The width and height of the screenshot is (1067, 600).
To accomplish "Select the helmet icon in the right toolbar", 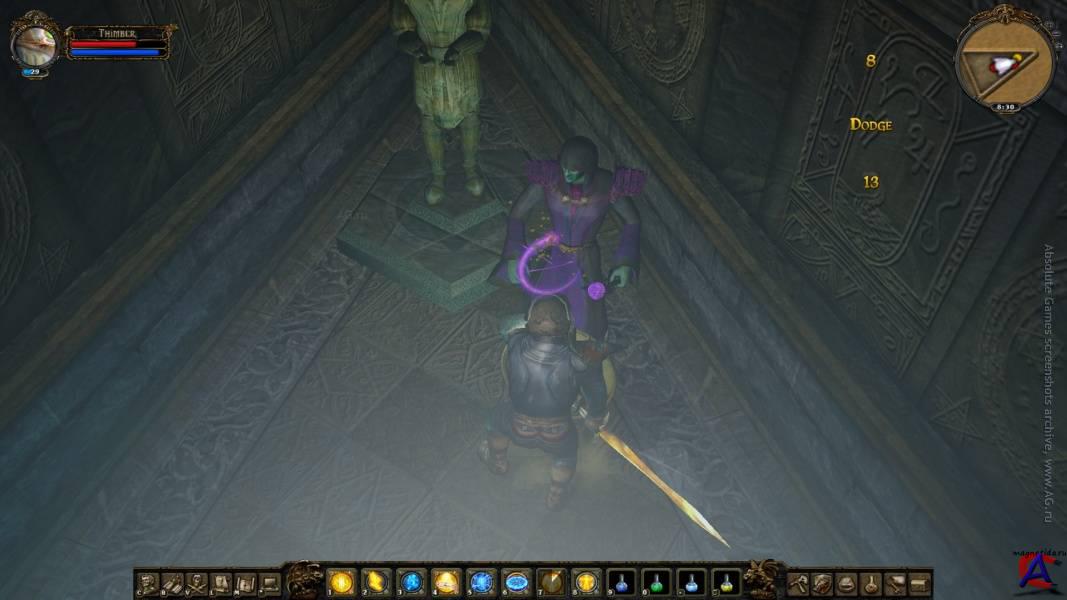I will (x=846, y=583).
